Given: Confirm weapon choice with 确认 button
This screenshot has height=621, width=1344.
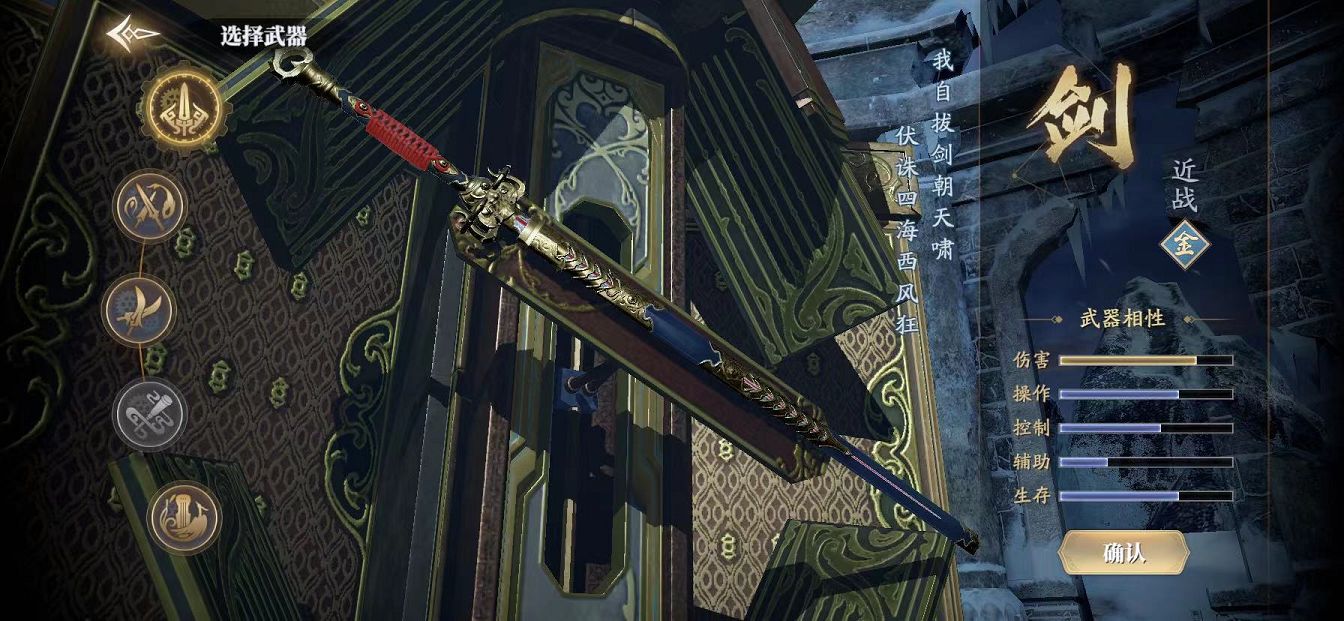Looking at the screenshot, I should point(1123,553).
